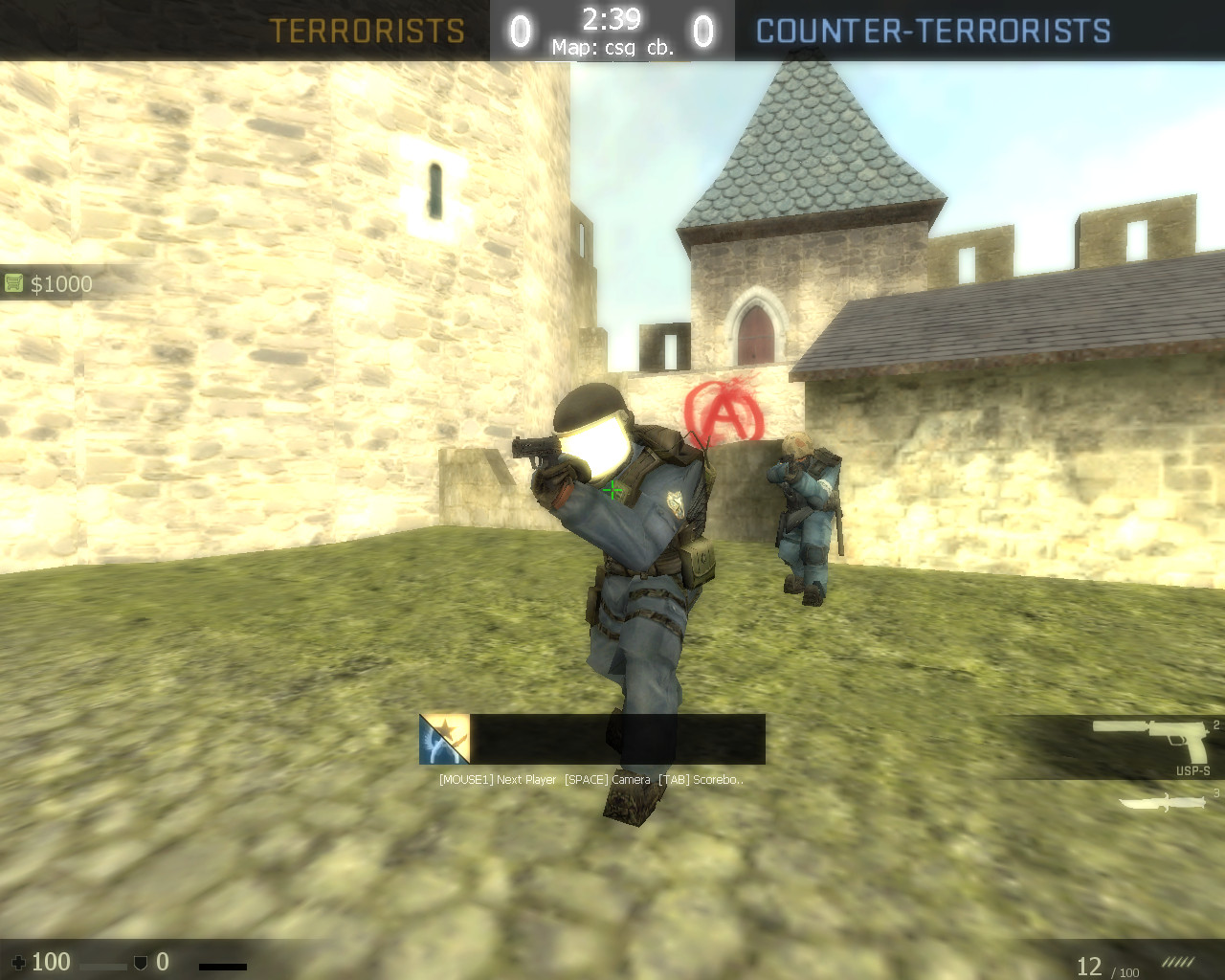The image size is (1225, 980).
Task: Click the armor shield icon beside 0
Action: coord(139,962)
